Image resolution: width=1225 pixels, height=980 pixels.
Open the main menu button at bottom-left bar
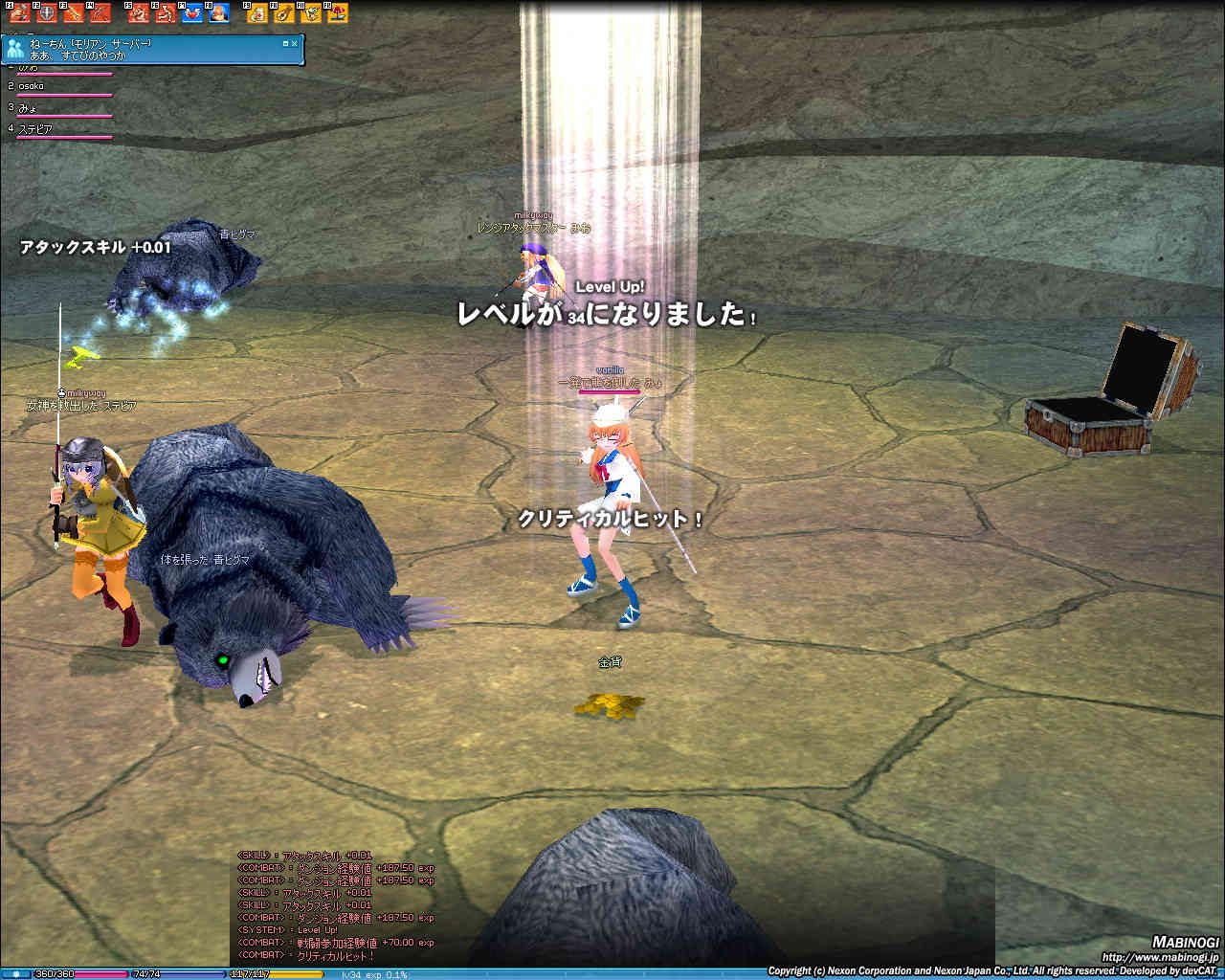click(x=15, y=974)
